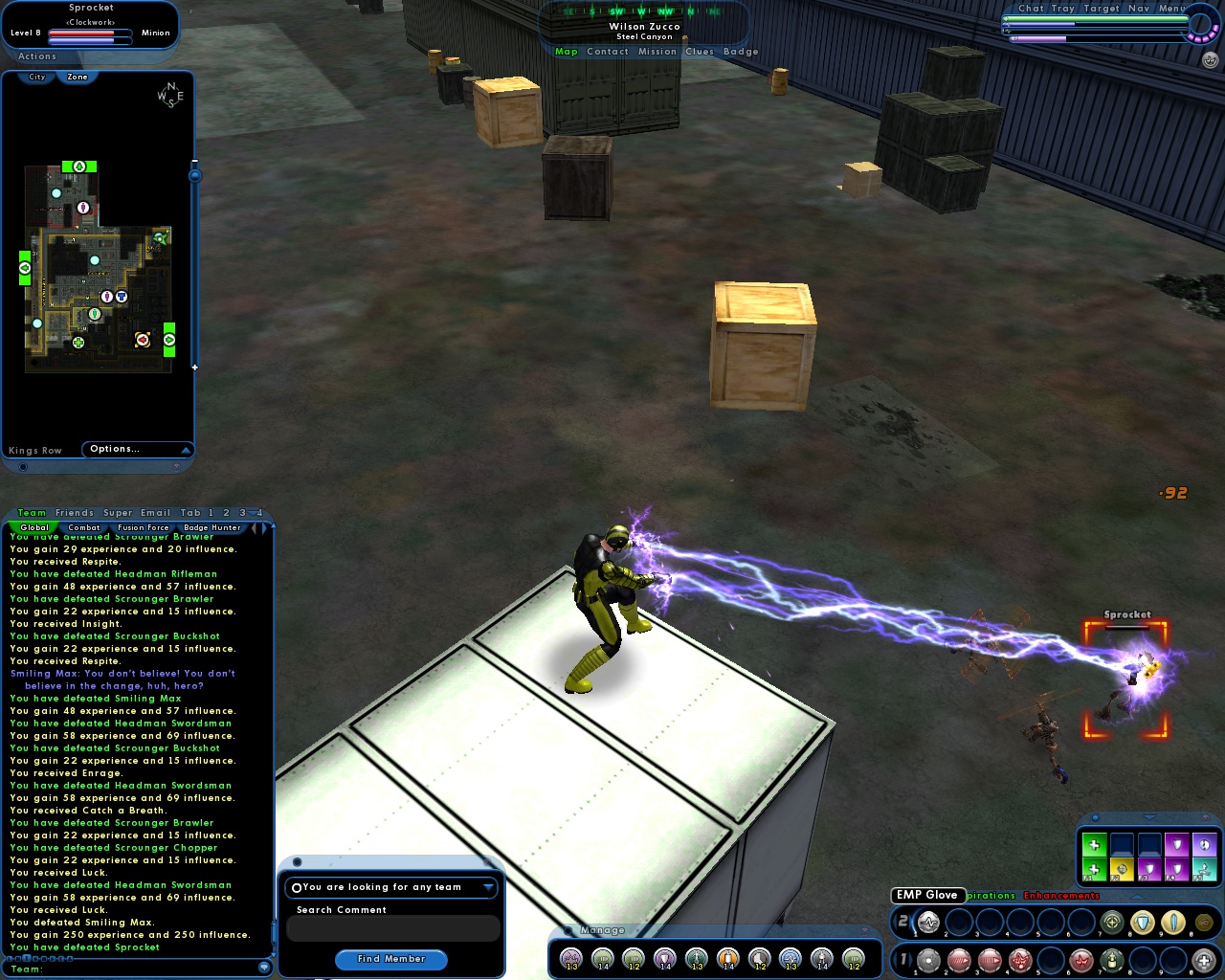Switch to the Zone map tab
This screenshot has height=980, width=1225.
pos(78,76)
